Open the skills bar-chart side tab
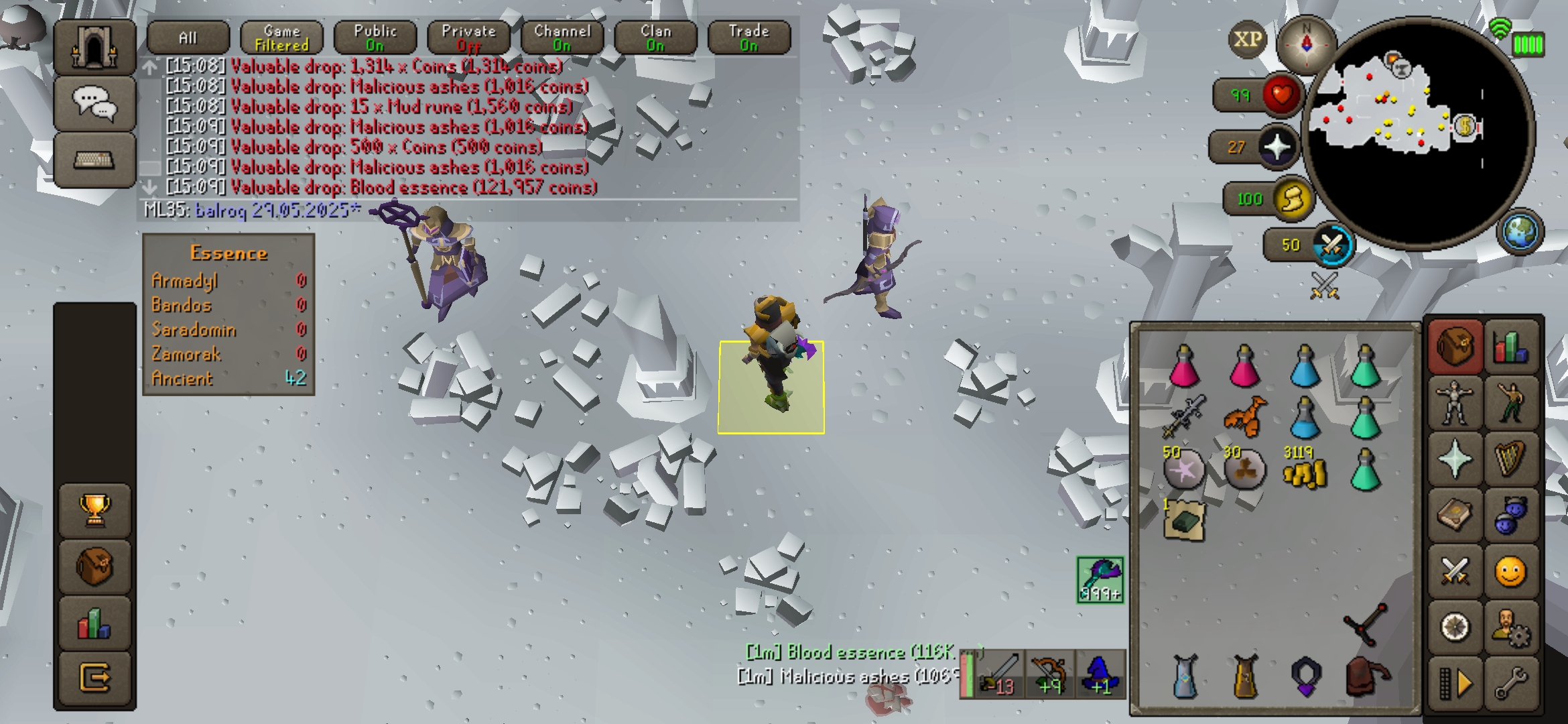This screenshot has height=724, width=1568. [1511, 347]
